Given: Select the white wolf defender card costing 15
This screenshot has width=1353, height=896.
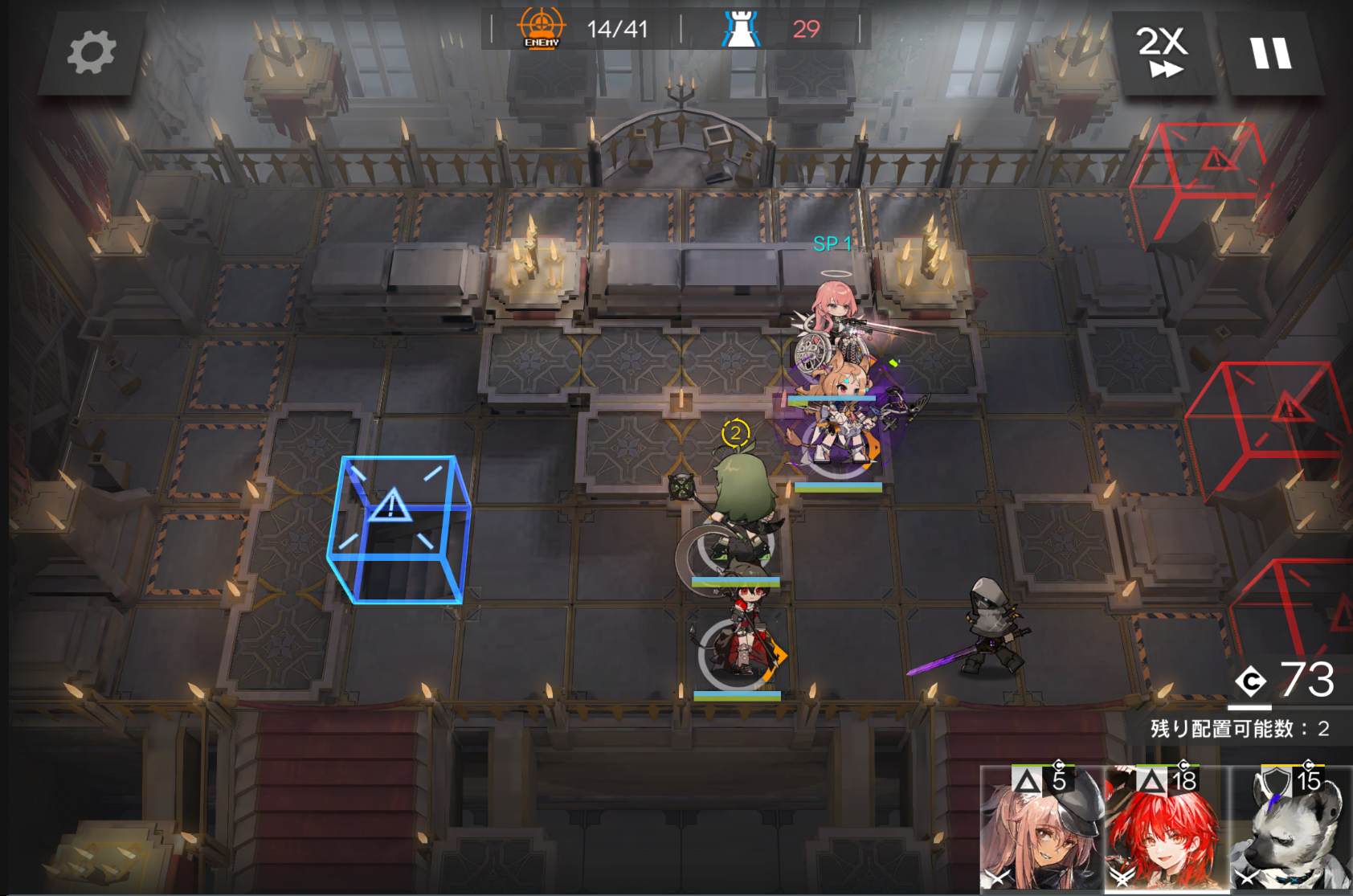Looking at the screenshot, I should (x=1290, y=829).
